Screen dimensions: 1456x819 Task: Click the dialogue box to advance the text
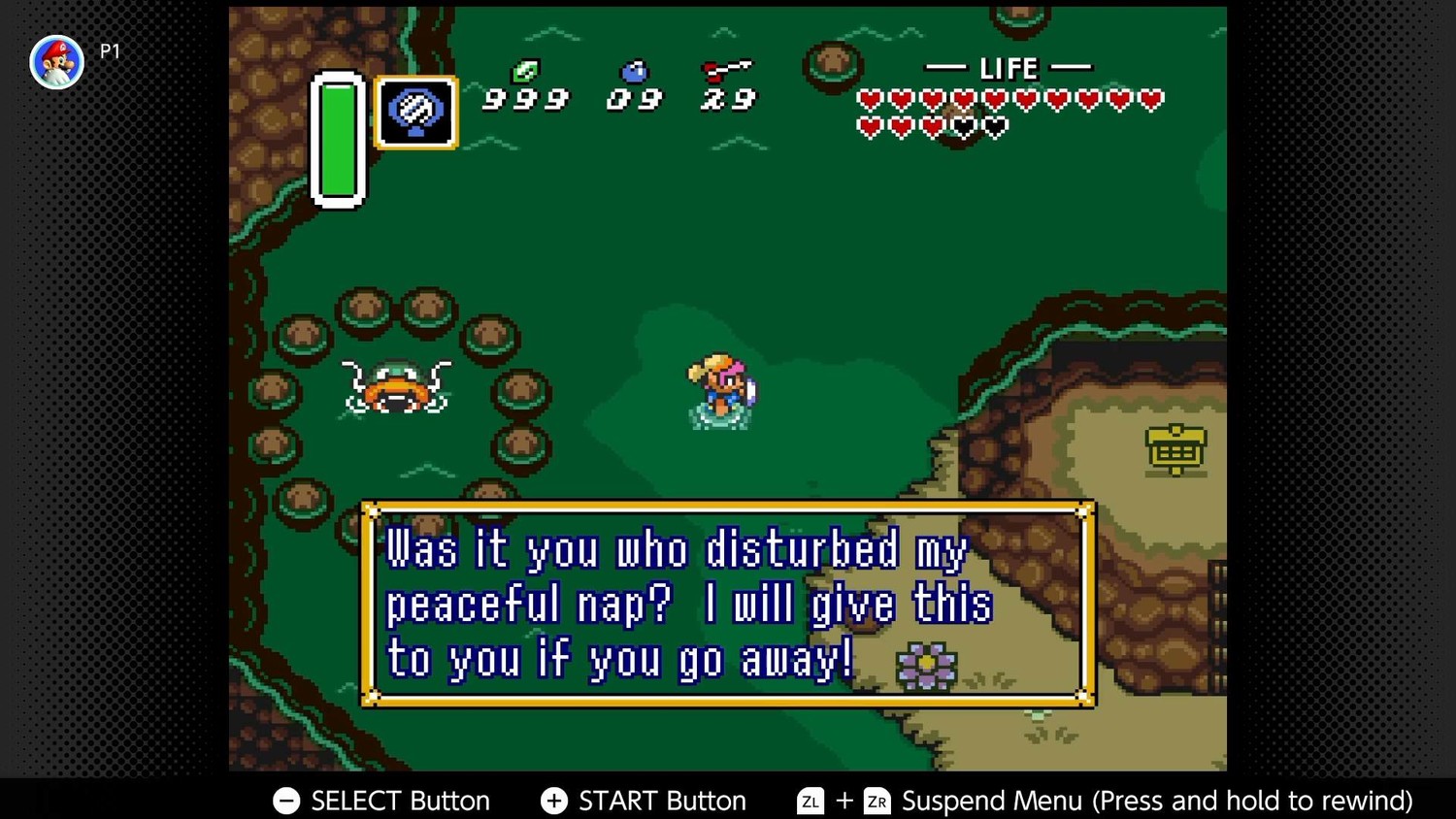tap(728, 604)
